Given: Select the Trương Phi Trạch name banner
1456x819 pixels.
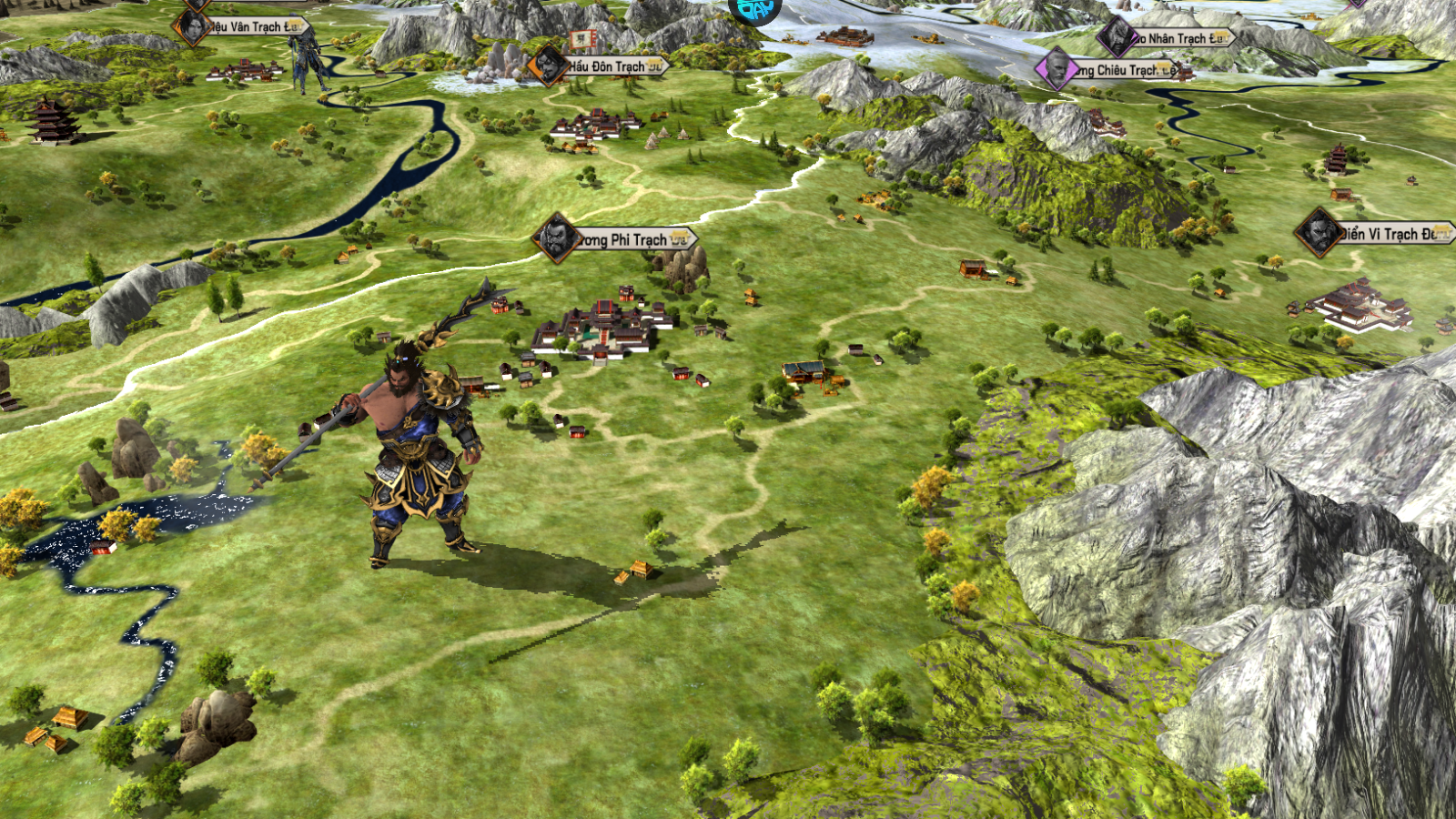Looking at the screenshot, I should pyautogui.click(x=628, y=239).
